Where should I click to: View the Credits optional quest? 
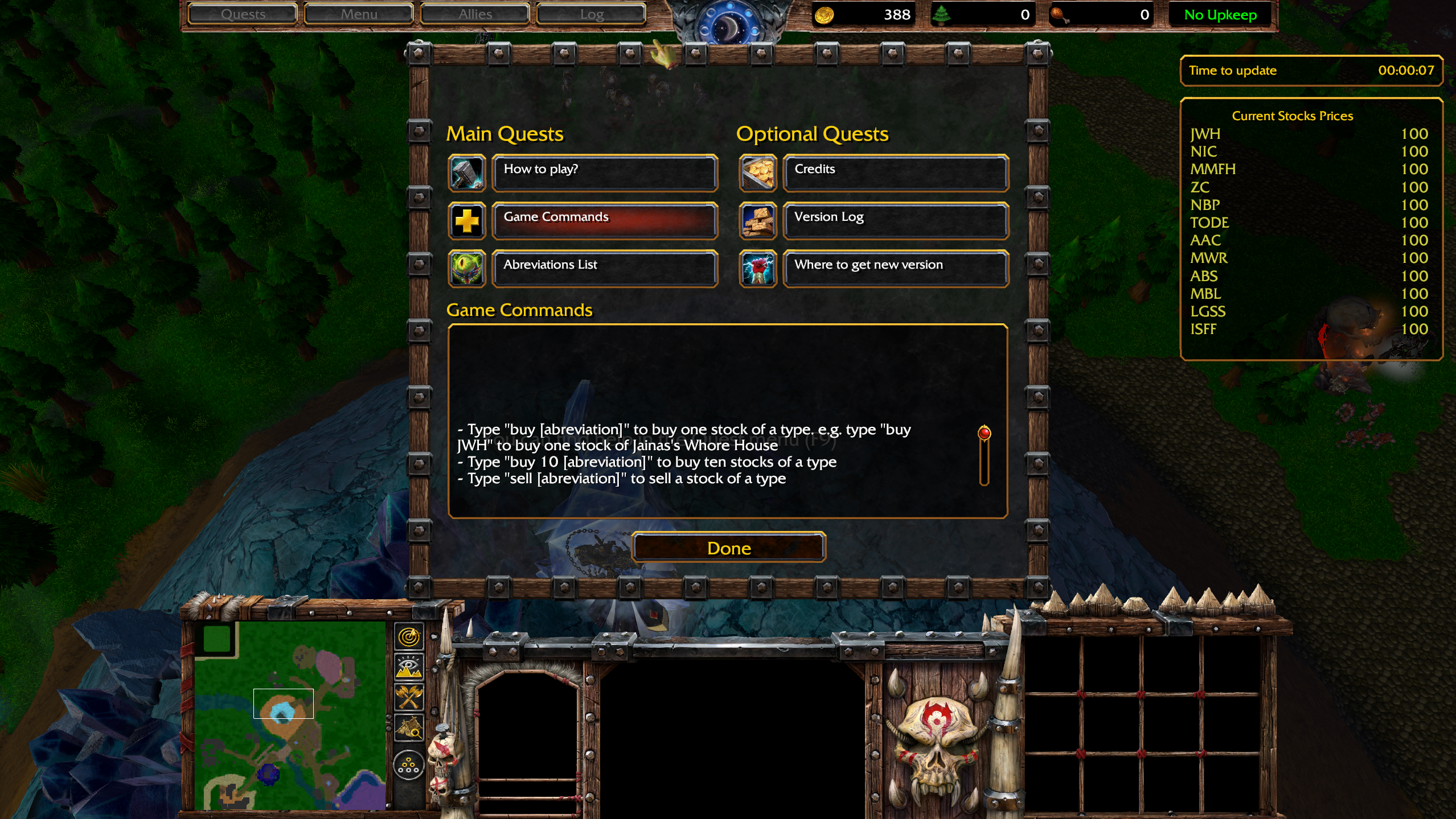tap(895, 172)
